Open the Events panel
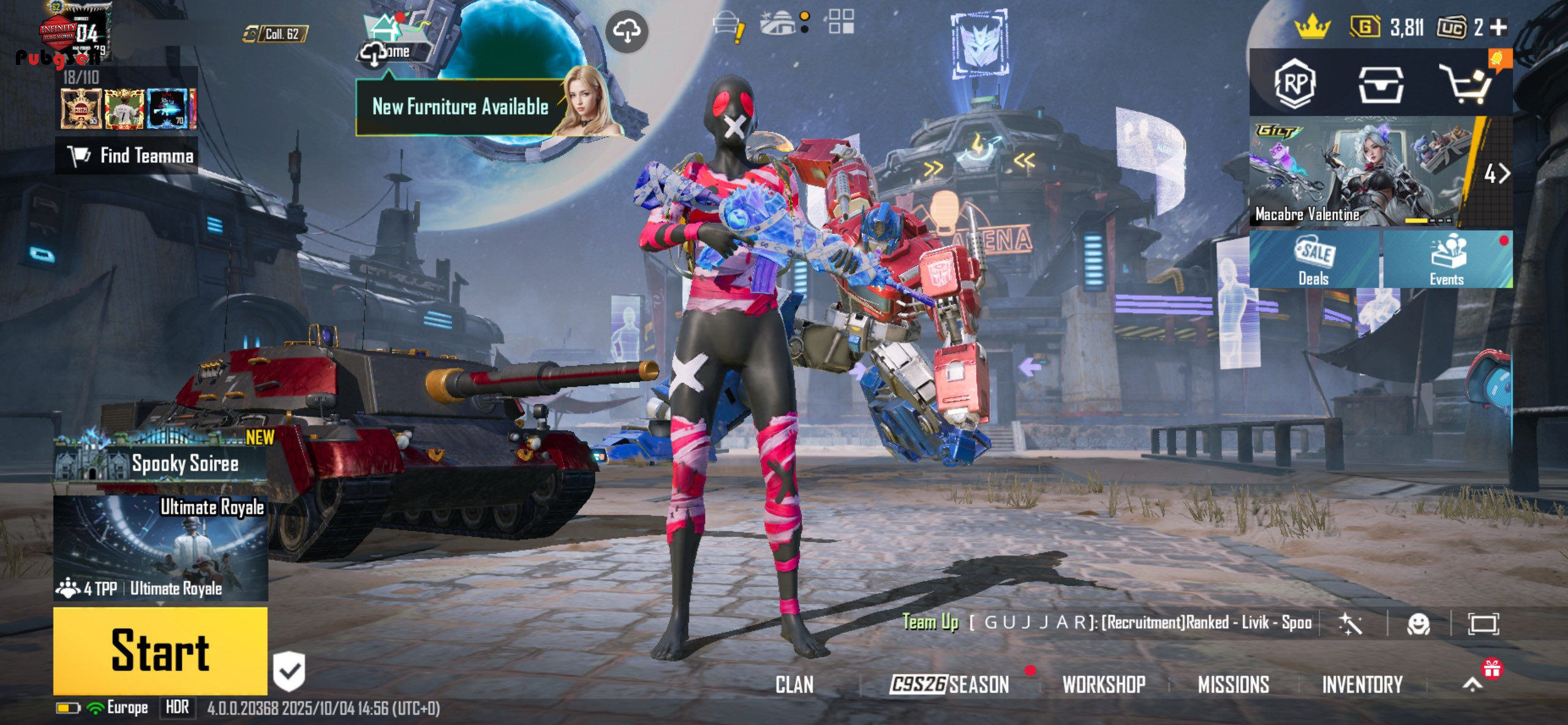 (x=1447, y=260)
